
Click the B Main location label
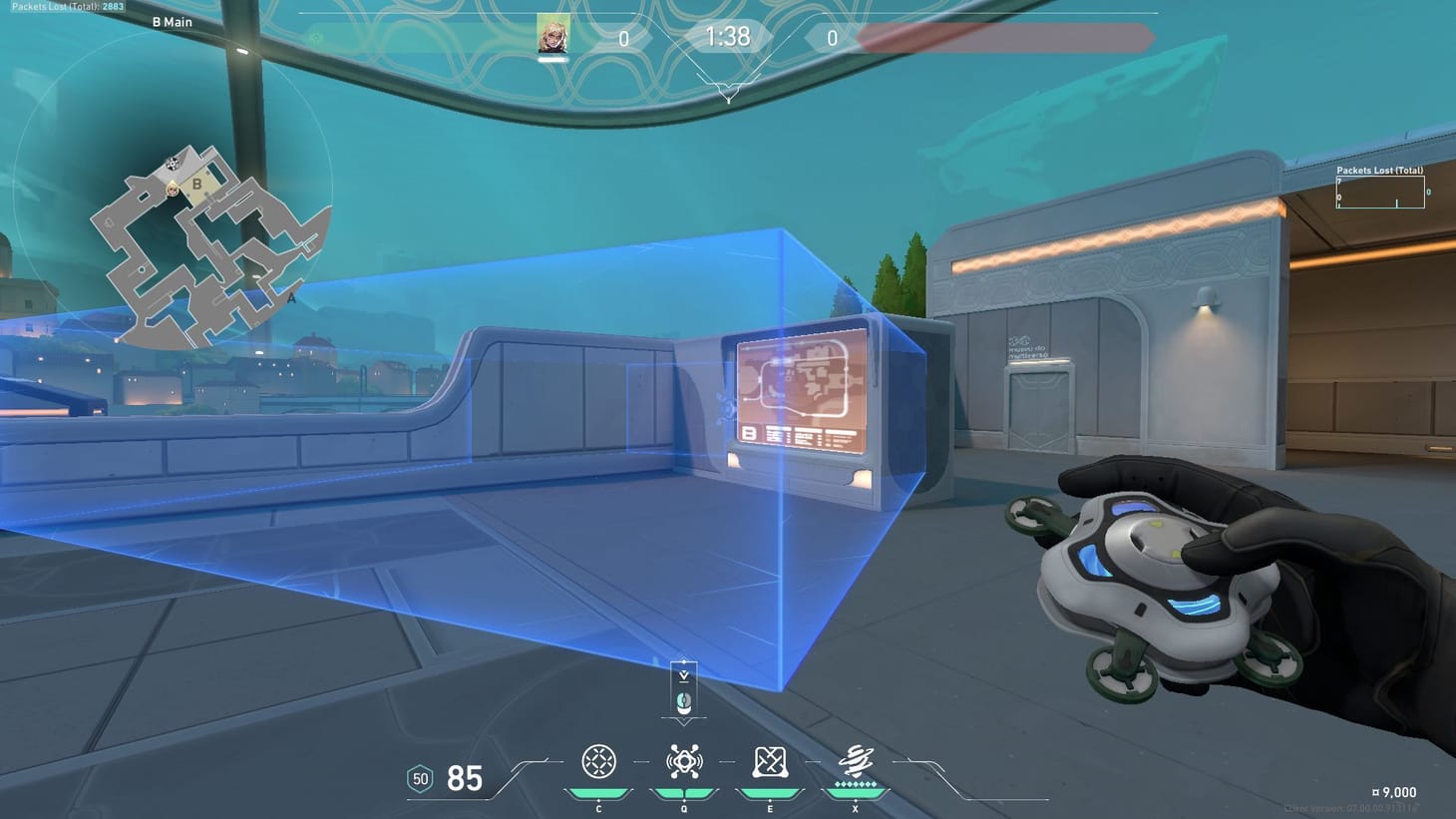click(x=171, y=21)
